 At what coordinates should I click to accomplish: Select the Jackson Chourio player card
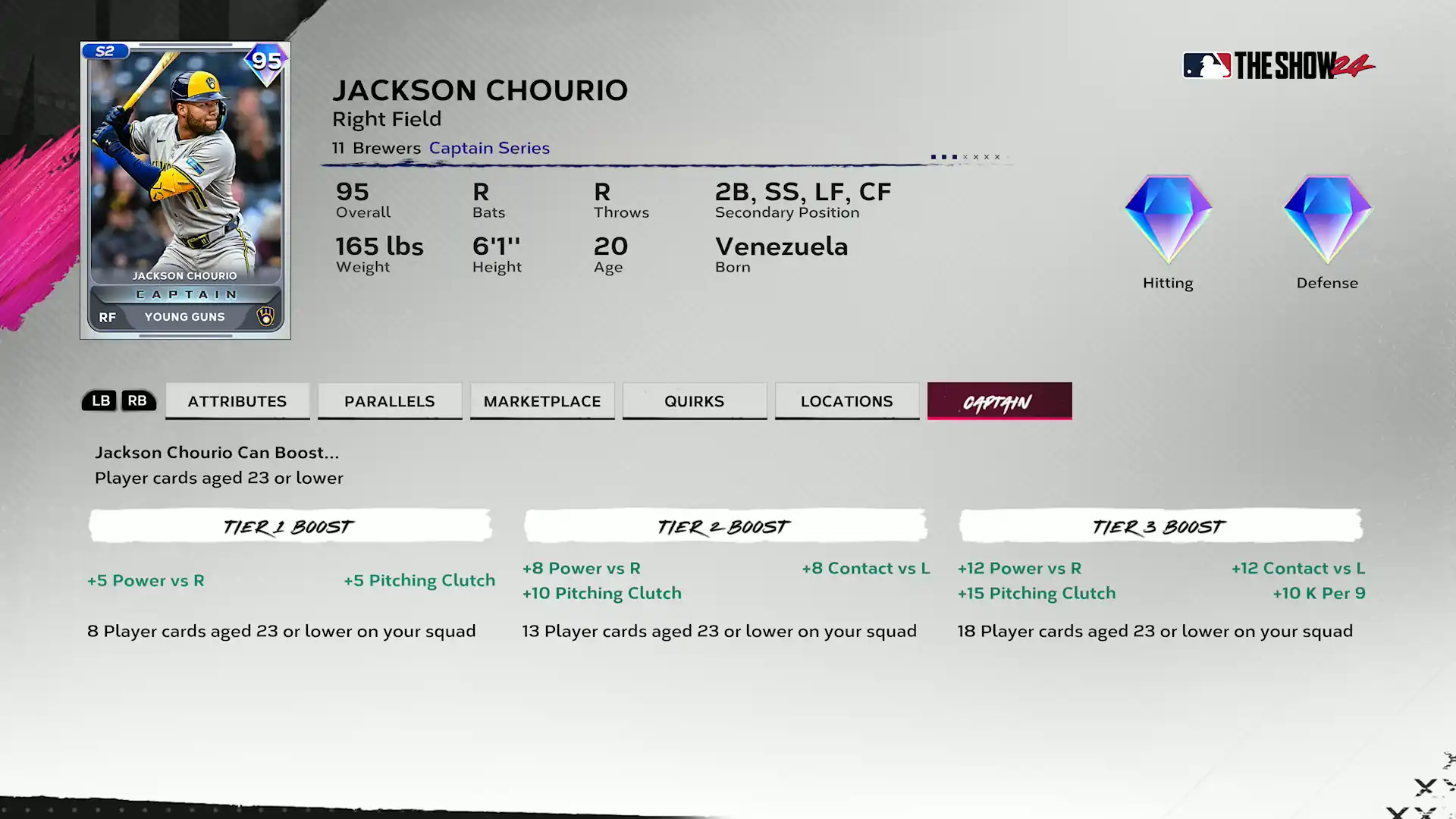(185, 190)
